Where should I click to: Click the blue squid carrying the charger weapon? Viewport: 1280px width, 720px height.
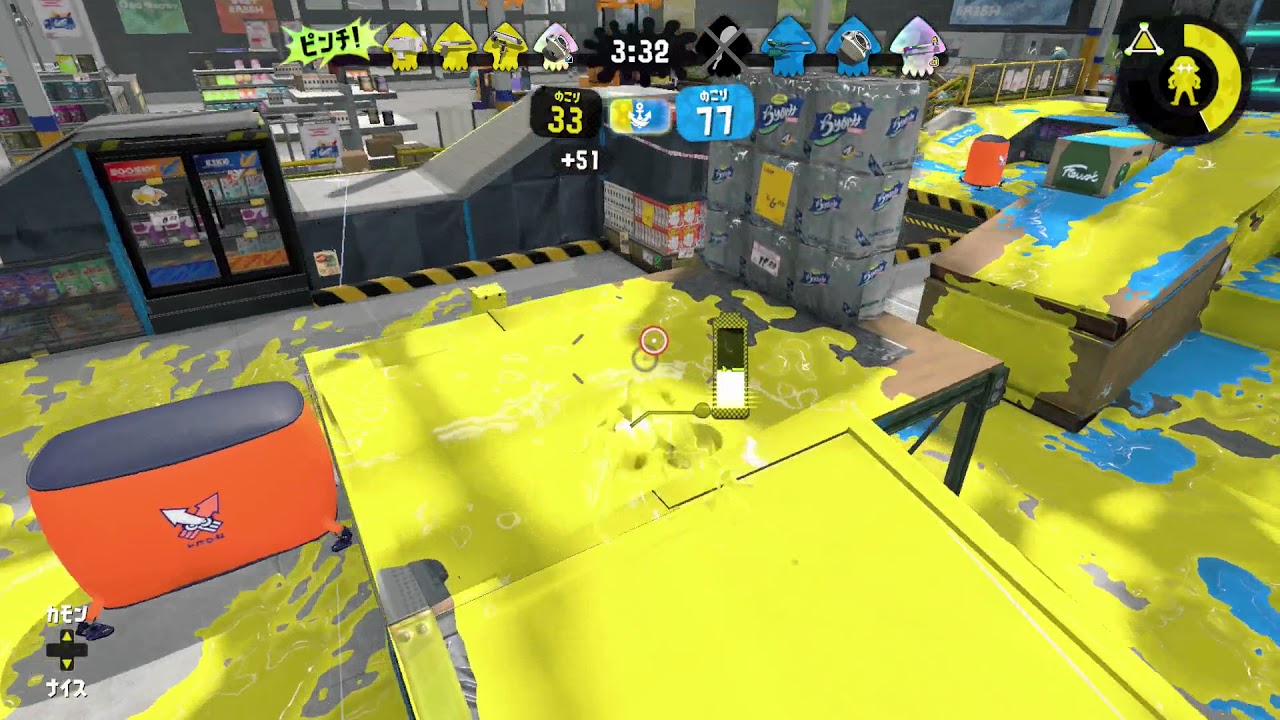point(785,45)
